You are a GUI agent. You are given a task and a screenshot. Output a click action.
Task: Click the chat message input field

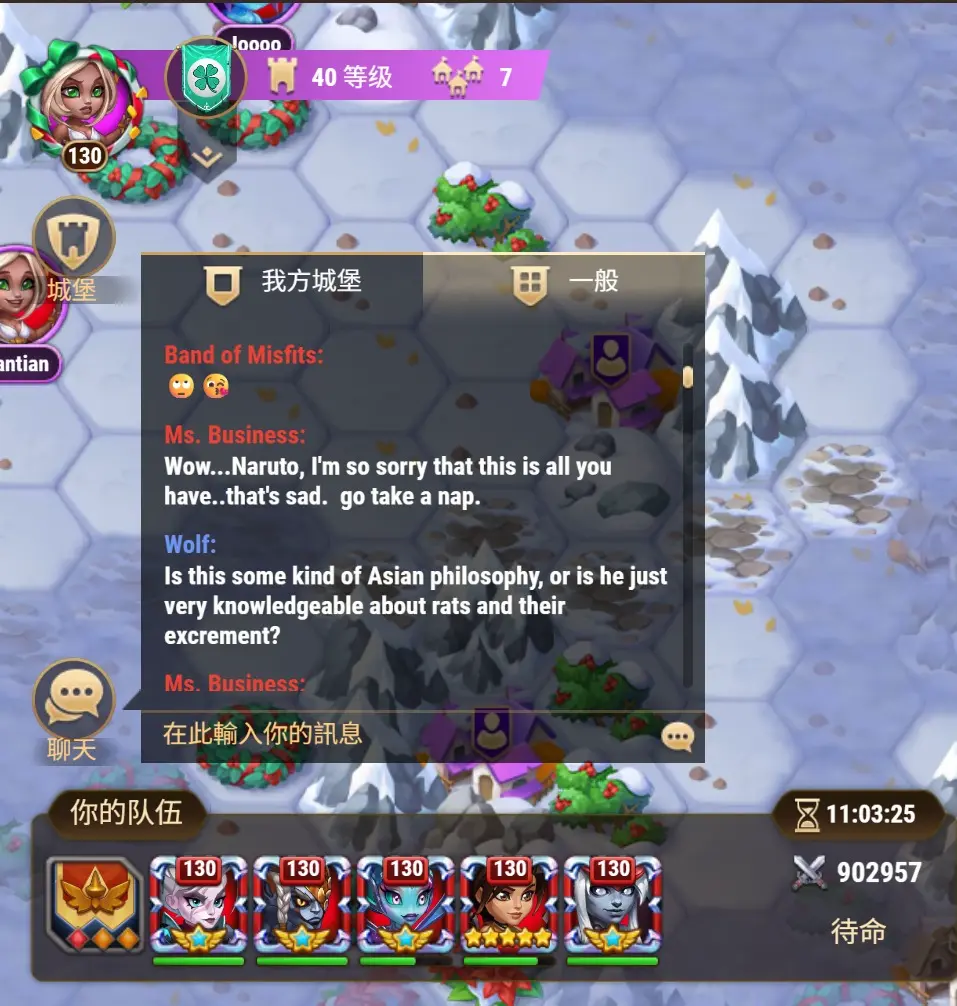[400, 735]
